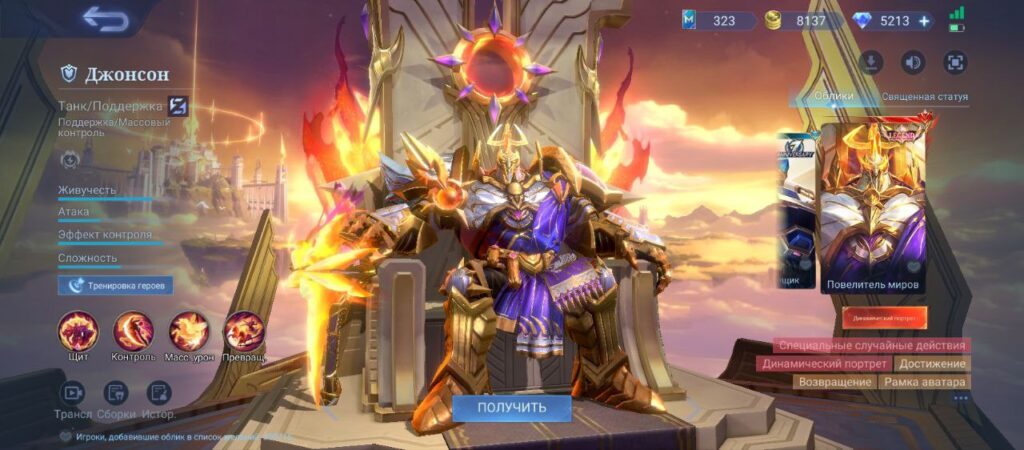This screenshot has width=1024, height=450.
Task: Open the Трансл. broadcasts icon
Action: [73, 393]
